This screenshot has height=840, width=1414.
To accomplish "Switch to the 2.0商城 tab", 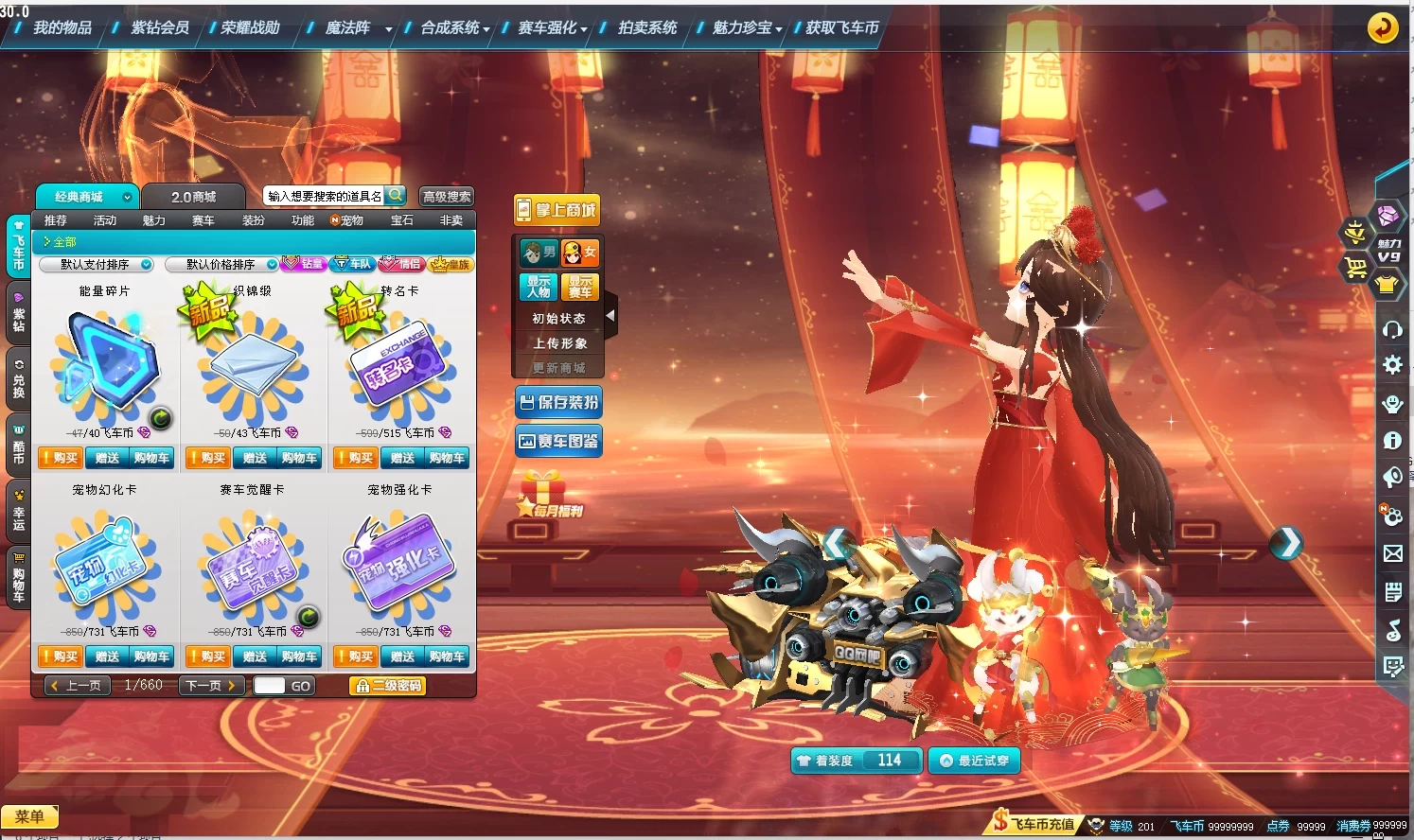I will (x=193, y=197).
